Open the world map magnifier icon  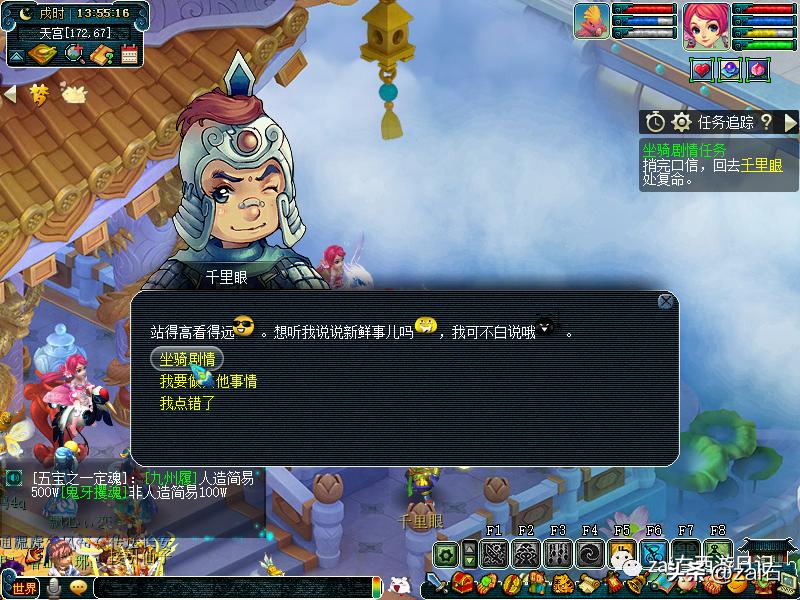(74, 54)
